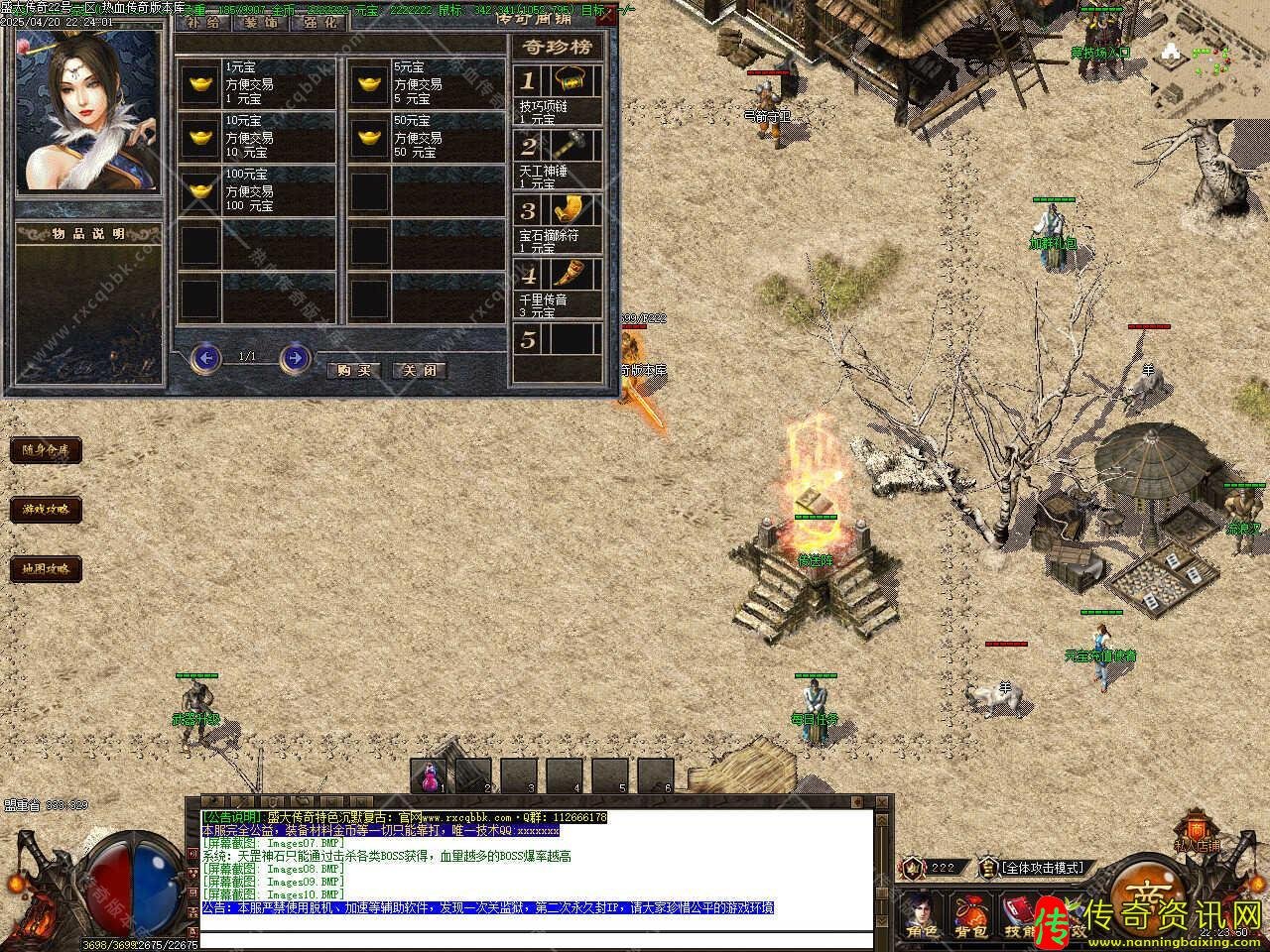
Task: Go to the next shop page arrow
Action: coord(295,357)
